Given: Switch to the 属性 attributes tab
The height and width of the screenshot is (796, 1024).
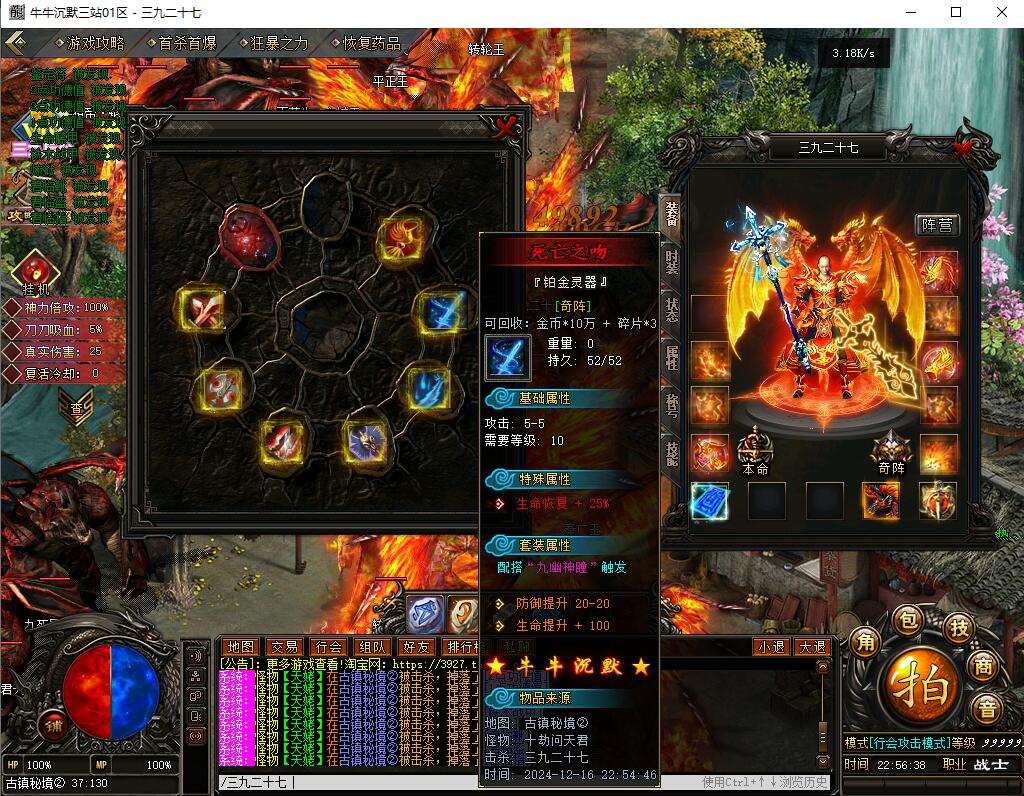Looking at the screenshot, I should click(x=672, y=356).
